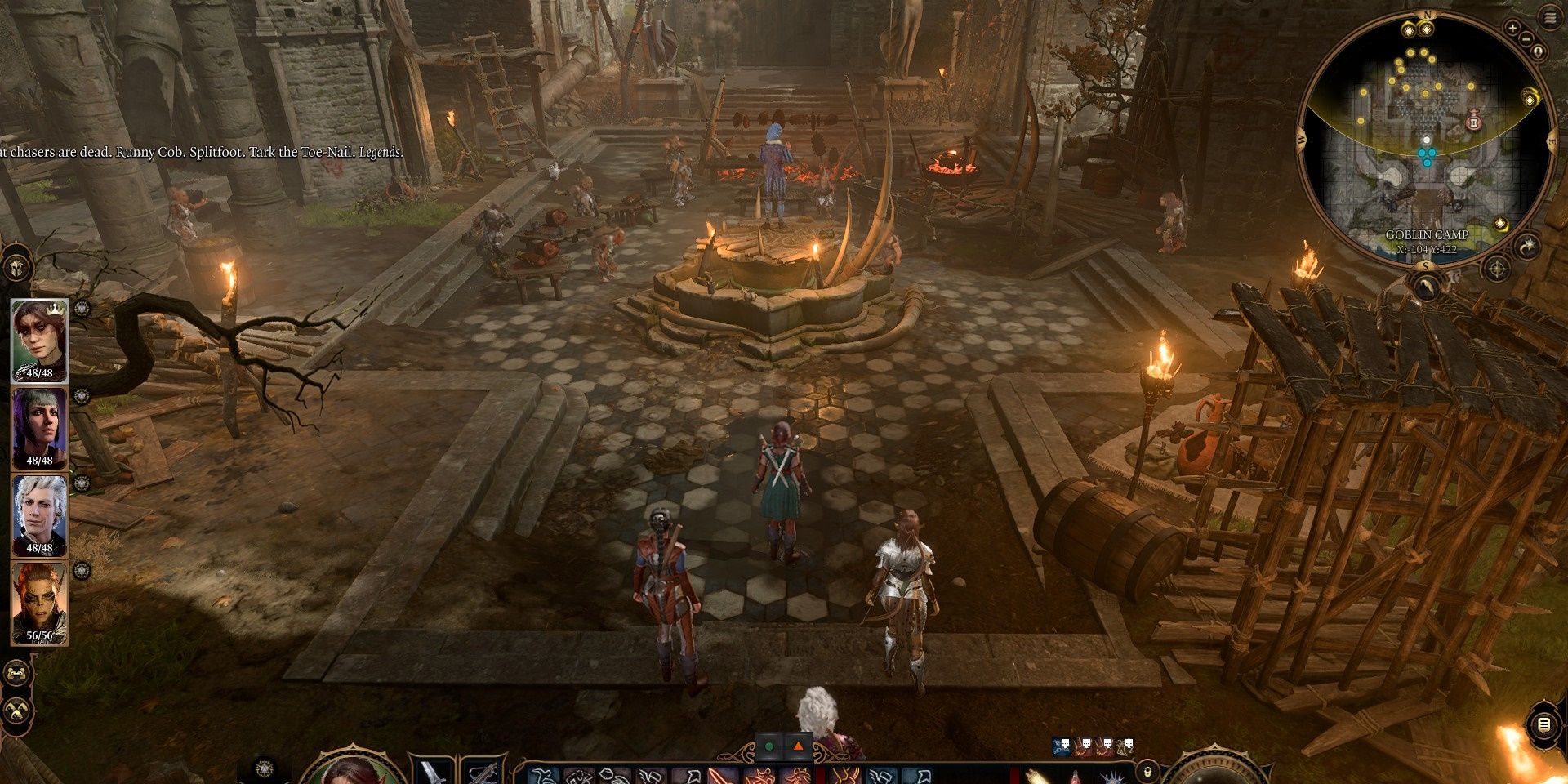The width and height of the screenshot is (1568, 784).
Task: Select the purple-haired companion portrait
Action: tap(39, 427)
